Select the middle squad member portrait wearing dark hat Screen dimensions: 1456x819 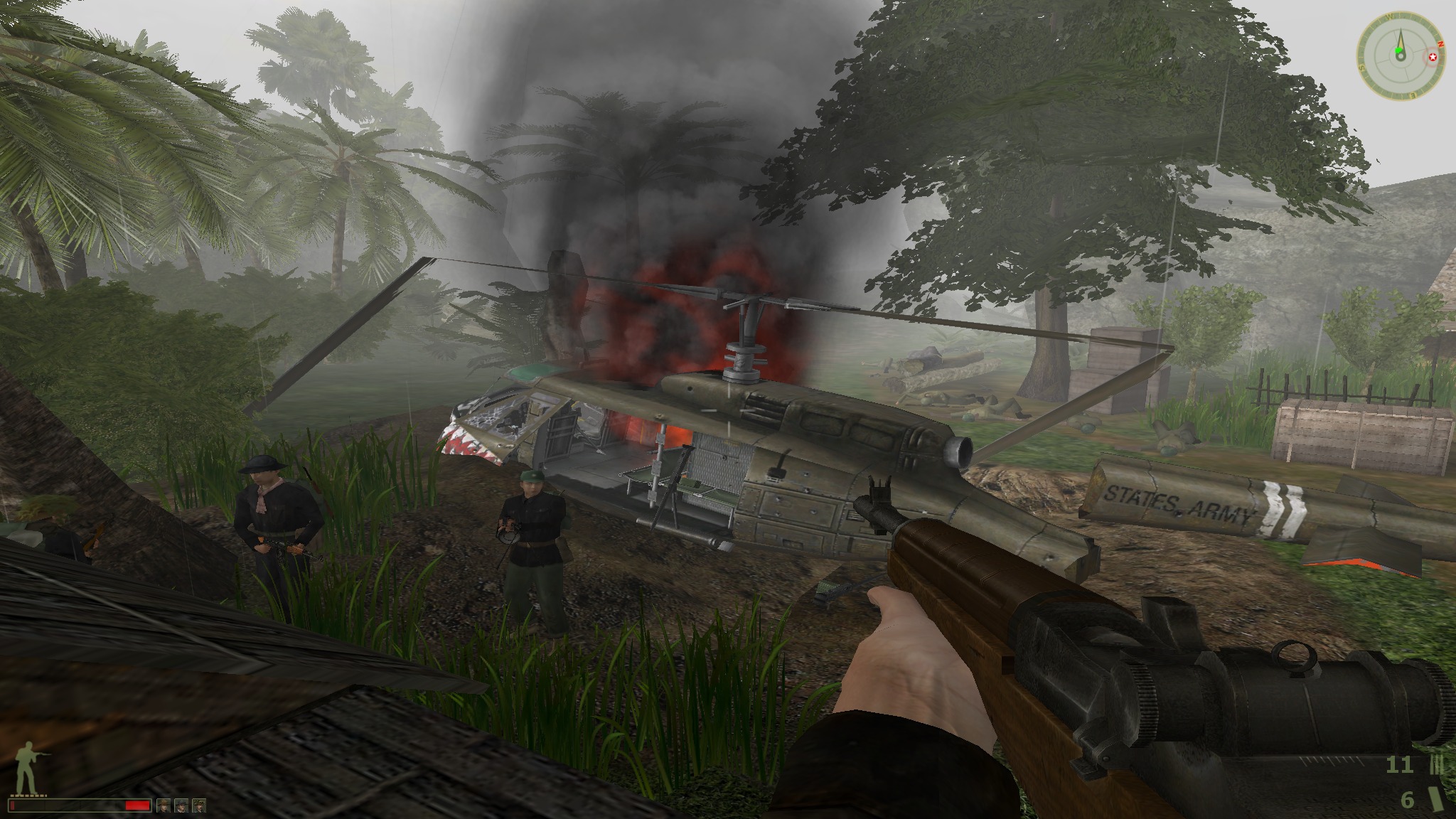[x=181, y=805]
